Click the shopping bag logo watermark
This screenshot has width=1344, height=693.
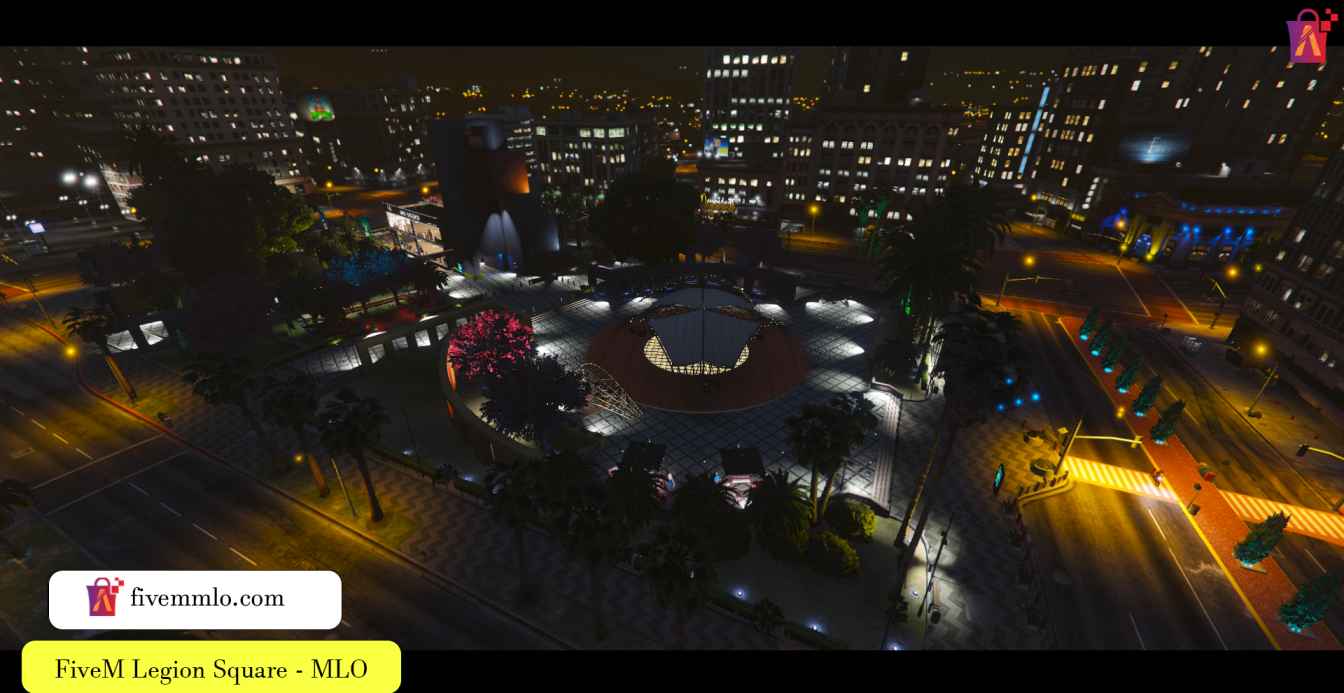[1311, 35]
